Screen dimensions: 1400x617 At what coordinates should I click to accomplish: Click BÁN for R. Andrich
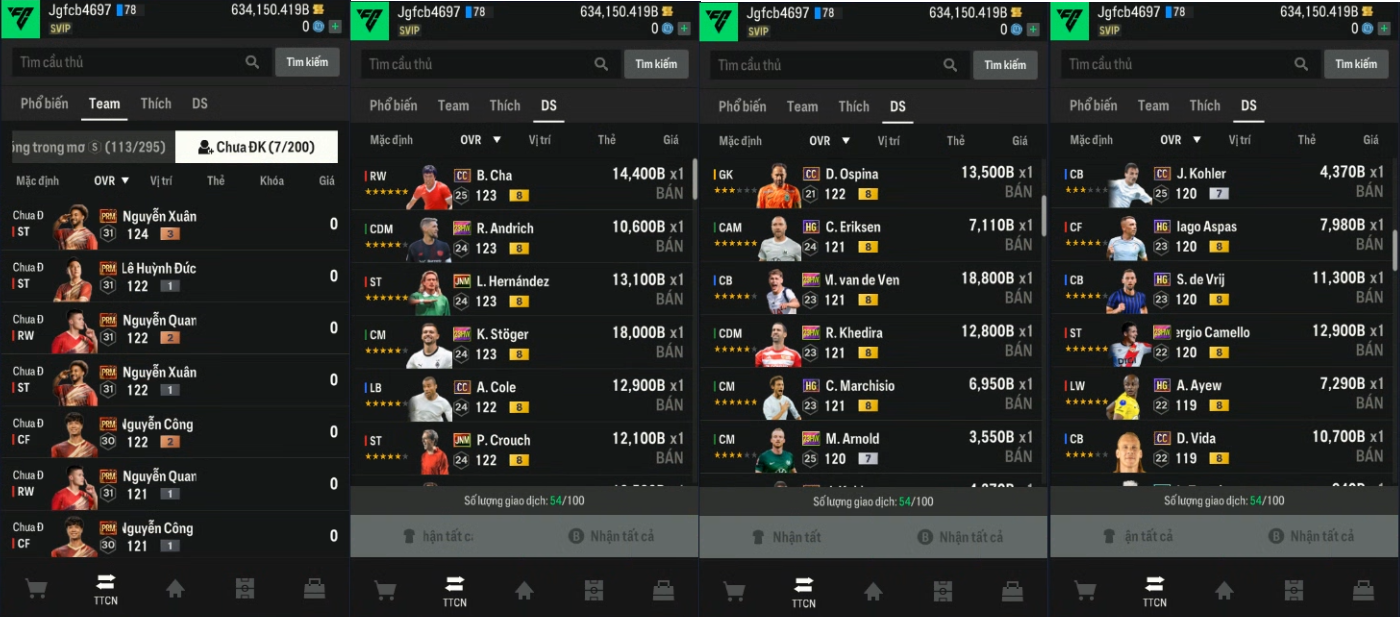(669, 246)
